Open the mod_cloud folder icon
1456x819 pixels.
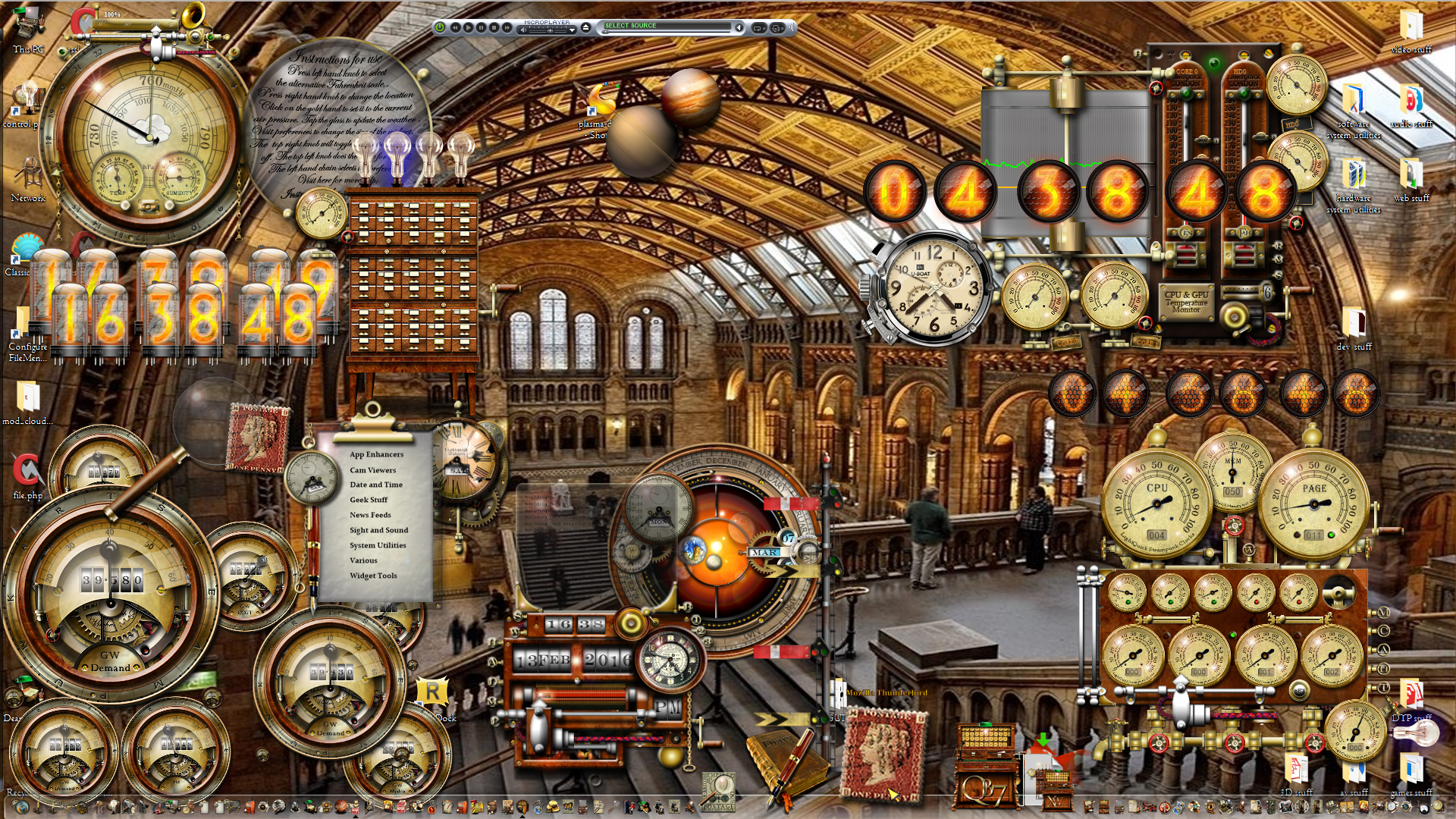tap(28, 398)
